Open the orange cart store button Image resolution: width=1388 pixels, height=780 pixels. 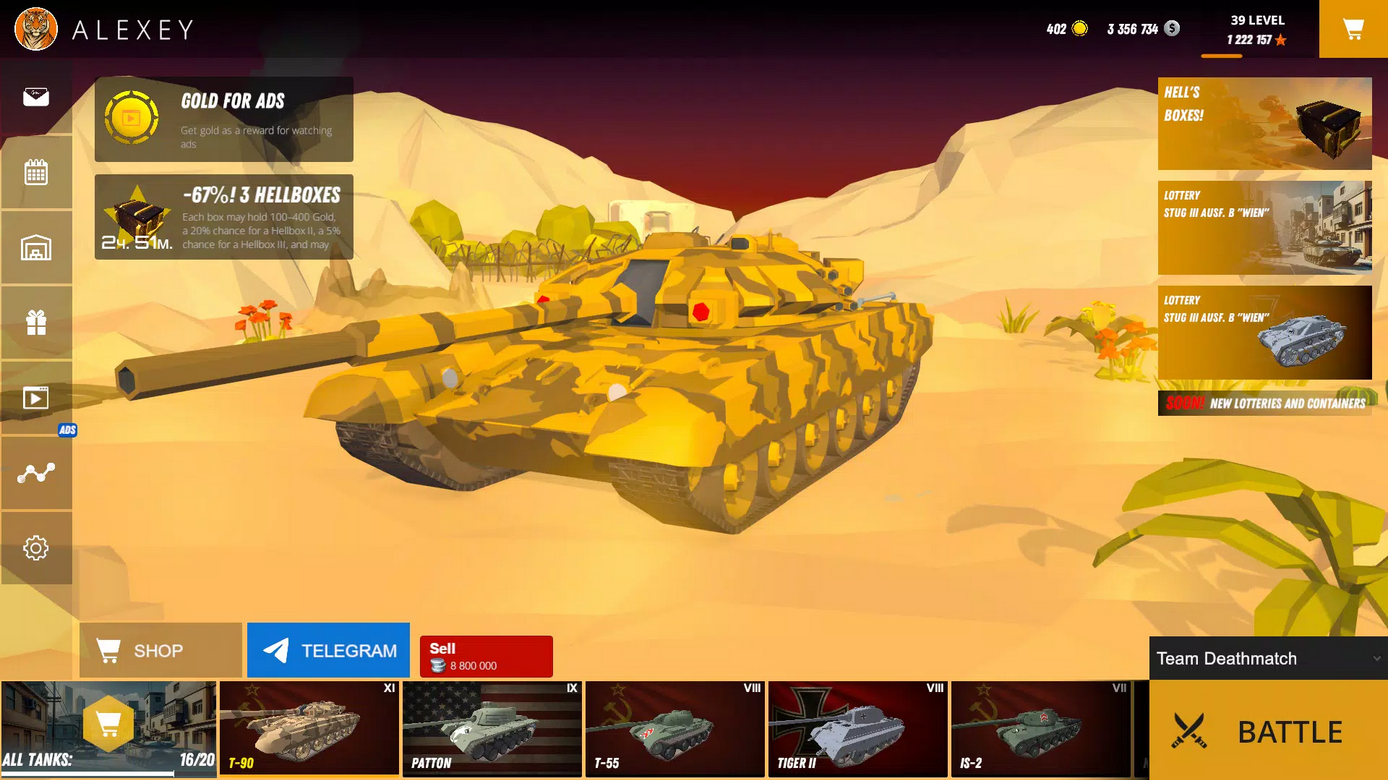pyautogui.click(x=1353, y=29)
